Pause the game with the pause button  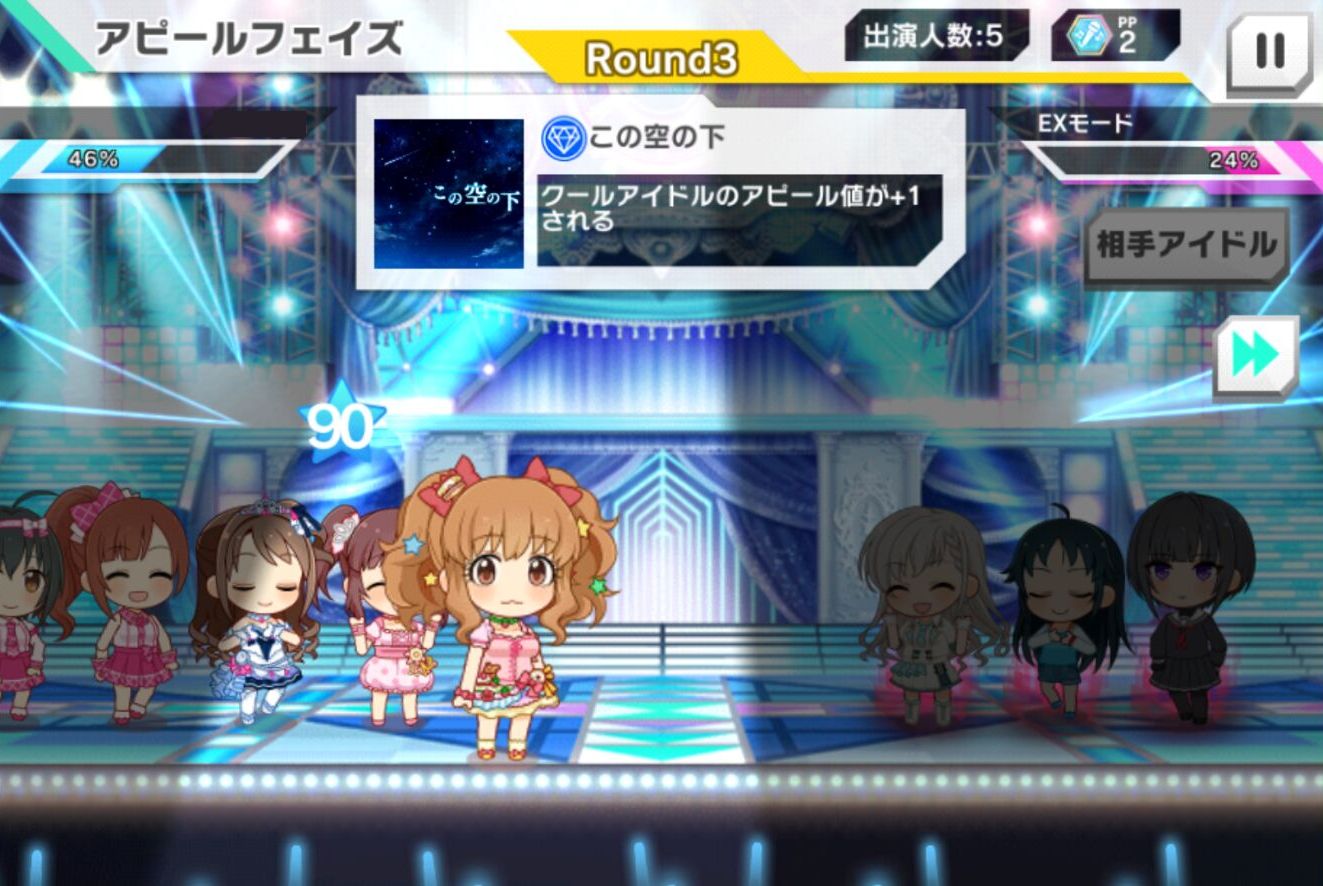pyautogui.click(x=1269, y=52)
